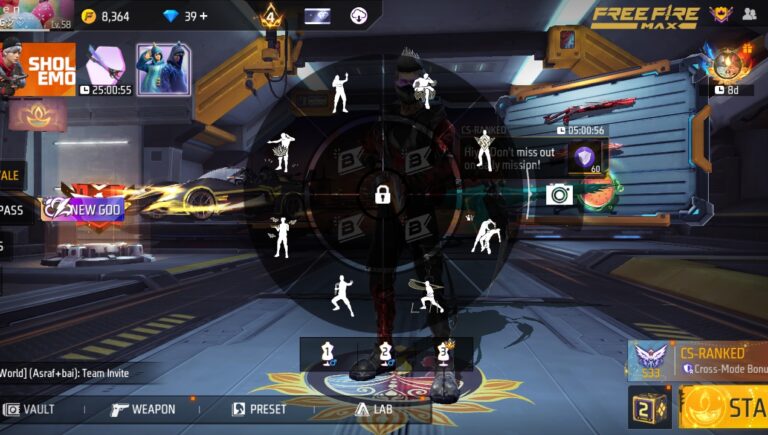Add diamonds with the plus button
The height and width of the screenshot is (435, 768).
pyautogui.click(x=202, y=16)
